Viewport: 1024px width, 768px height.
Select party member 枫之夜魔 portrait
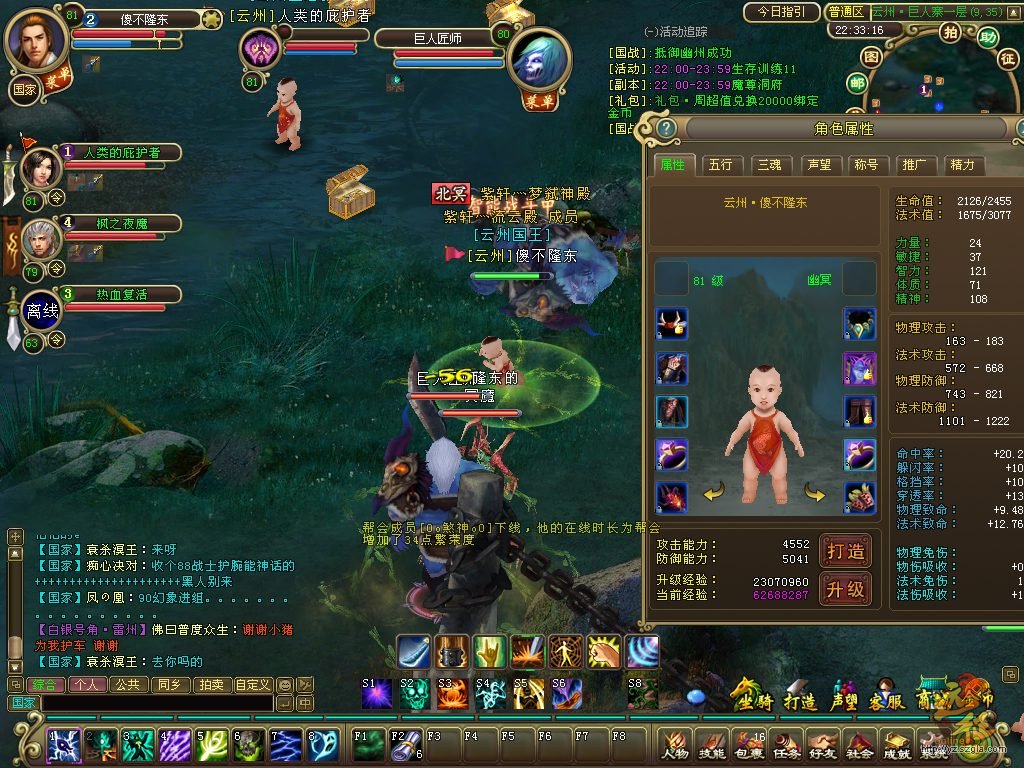[41, 241]
